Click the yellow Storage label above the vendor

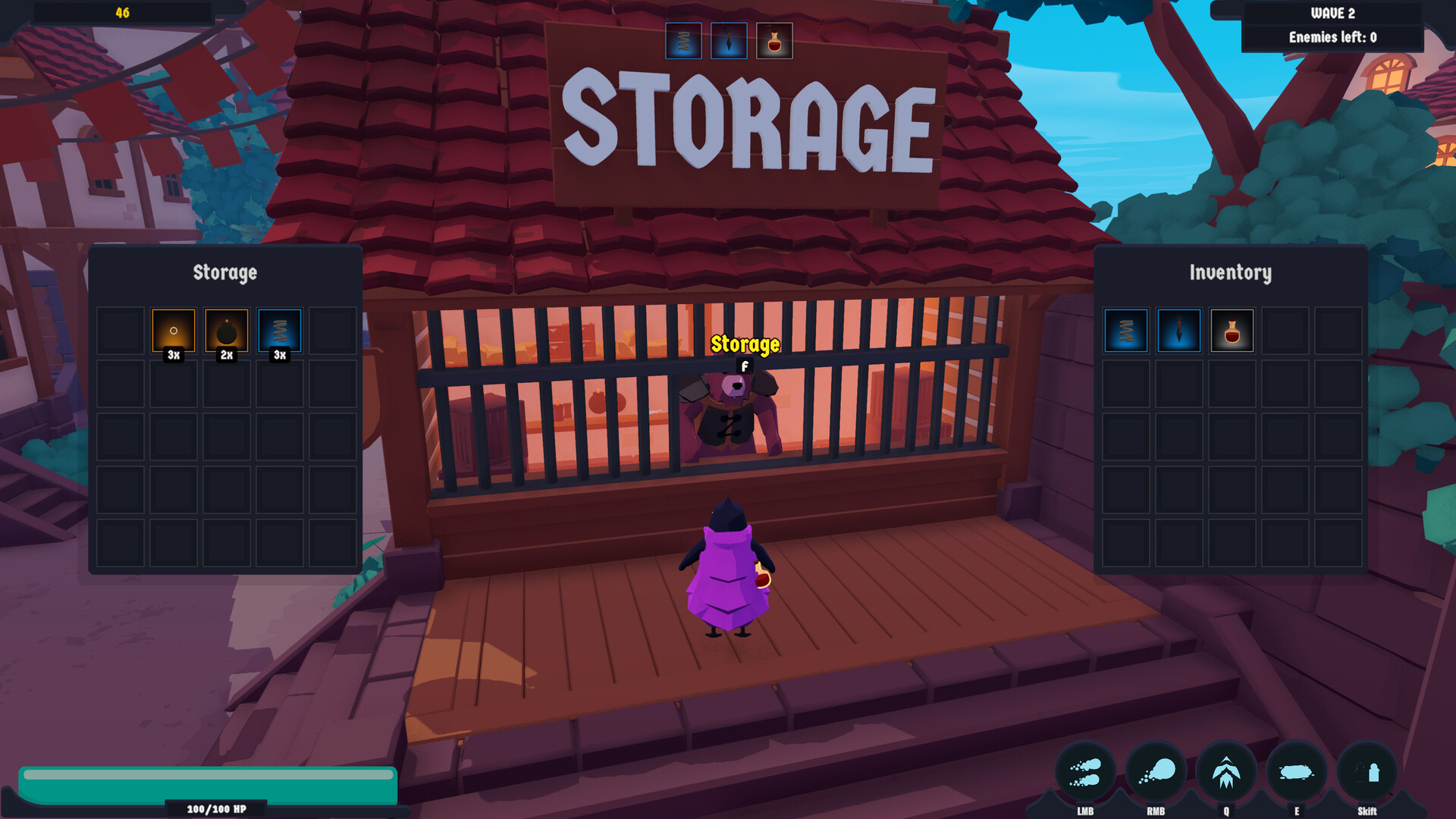tap(744, 343)
